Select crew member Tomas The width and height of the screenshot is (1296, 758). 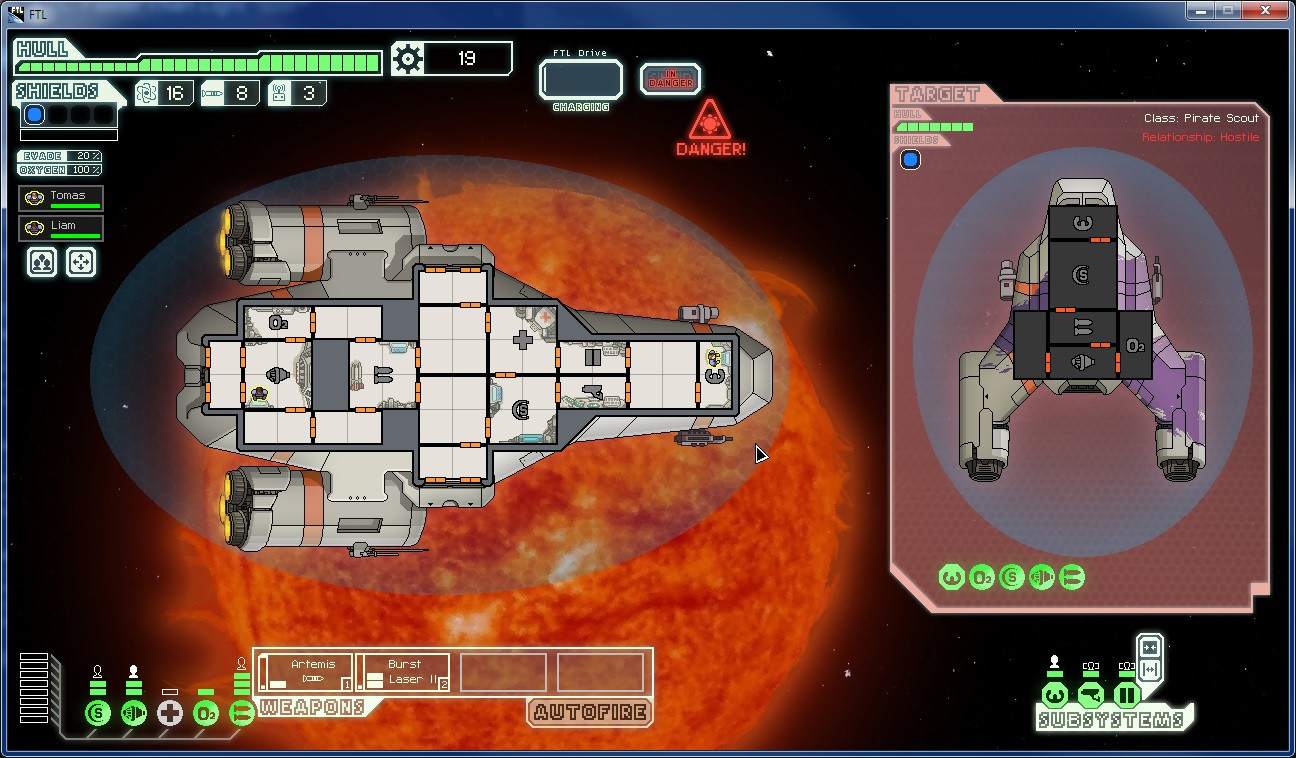61,198
